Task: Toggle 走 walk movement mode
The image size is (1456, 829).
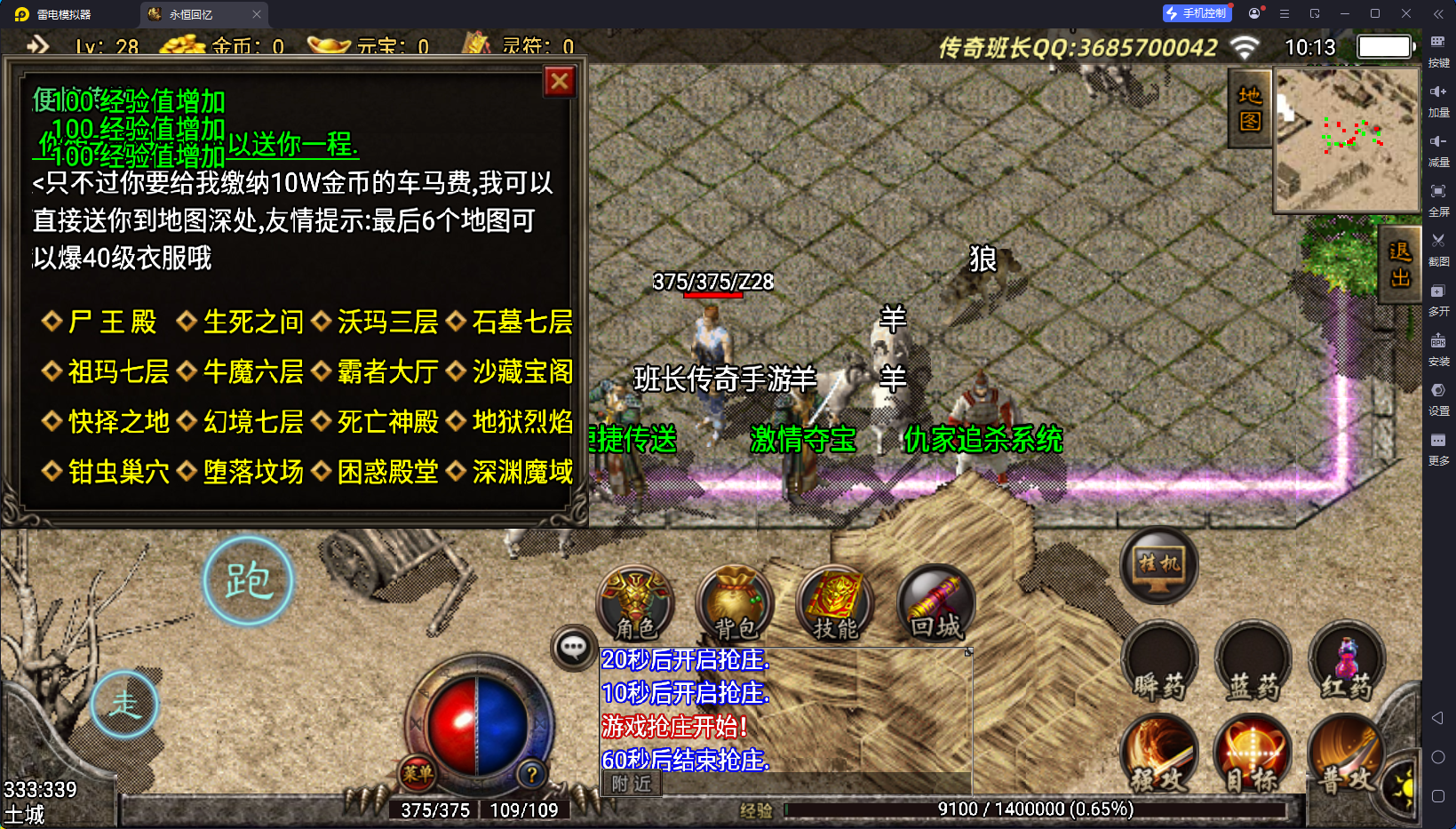Action: [124, 704]
